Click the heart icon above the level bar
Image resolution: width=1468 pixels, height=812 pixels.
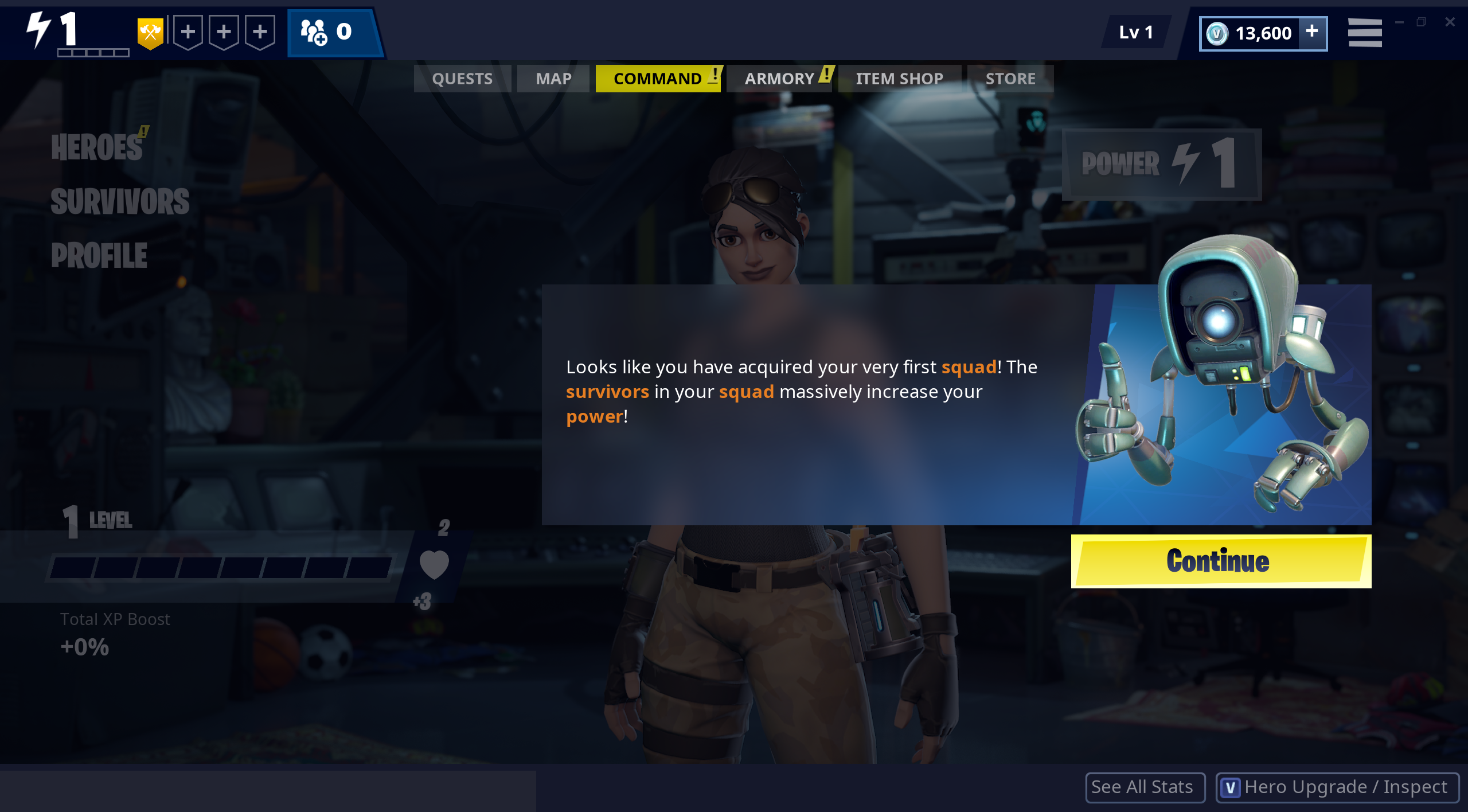tap(434, 565)
